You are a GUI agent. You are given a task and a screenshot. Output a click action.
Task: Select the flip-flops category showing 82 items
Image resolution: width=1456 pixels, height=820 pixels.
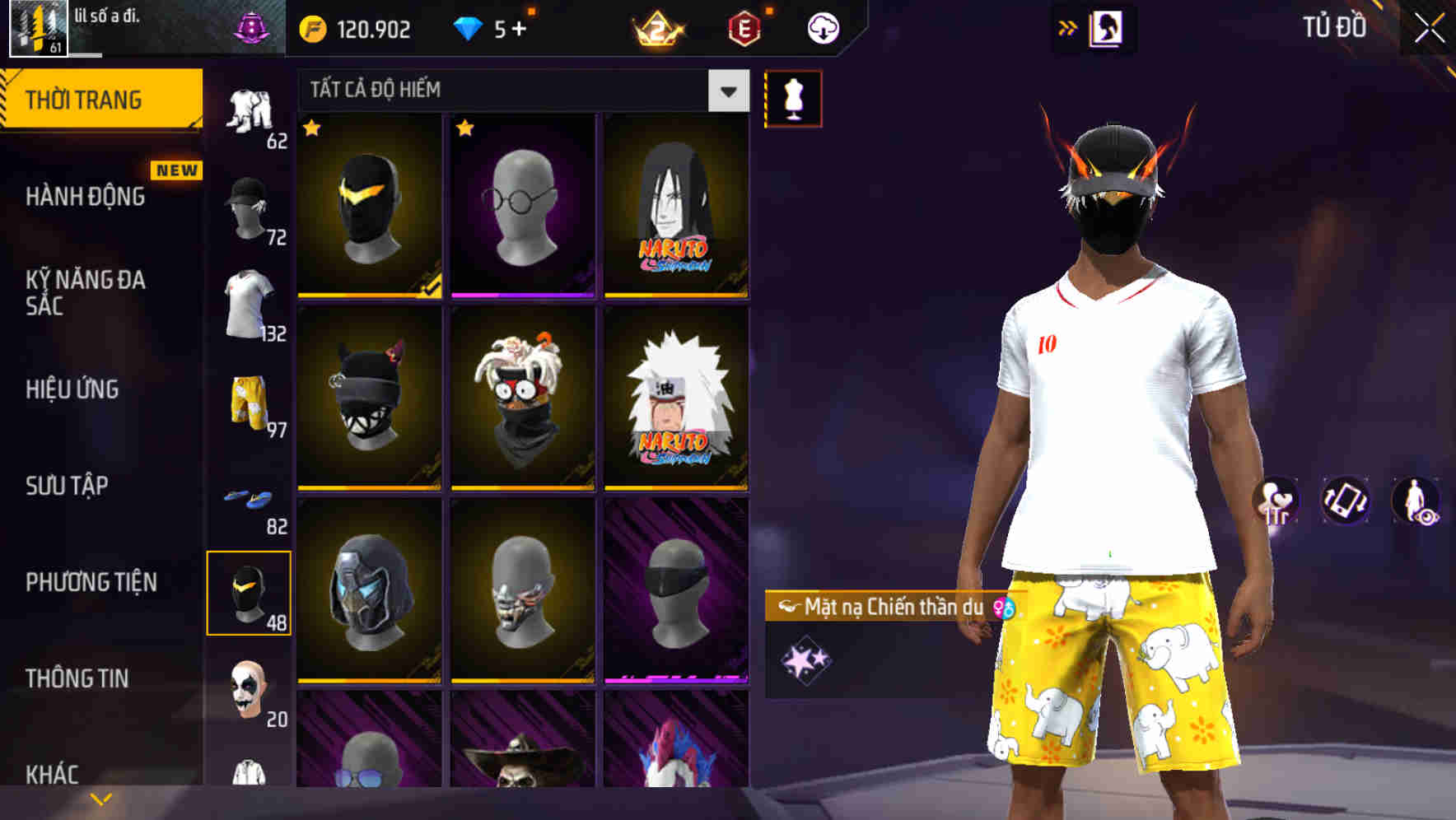[x=251, y=498]
